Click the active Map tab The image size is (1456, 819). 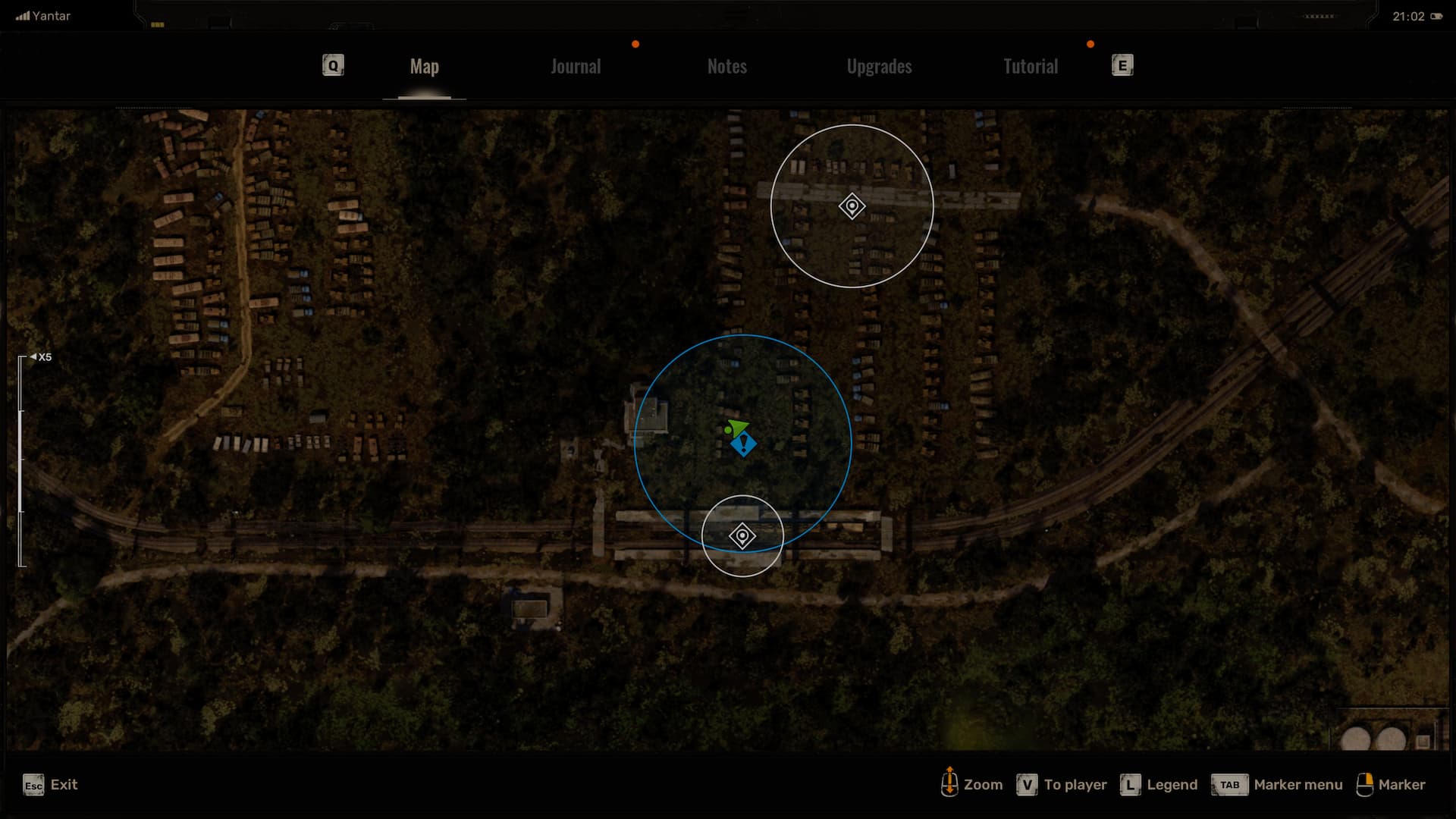[x=424, y=67]
